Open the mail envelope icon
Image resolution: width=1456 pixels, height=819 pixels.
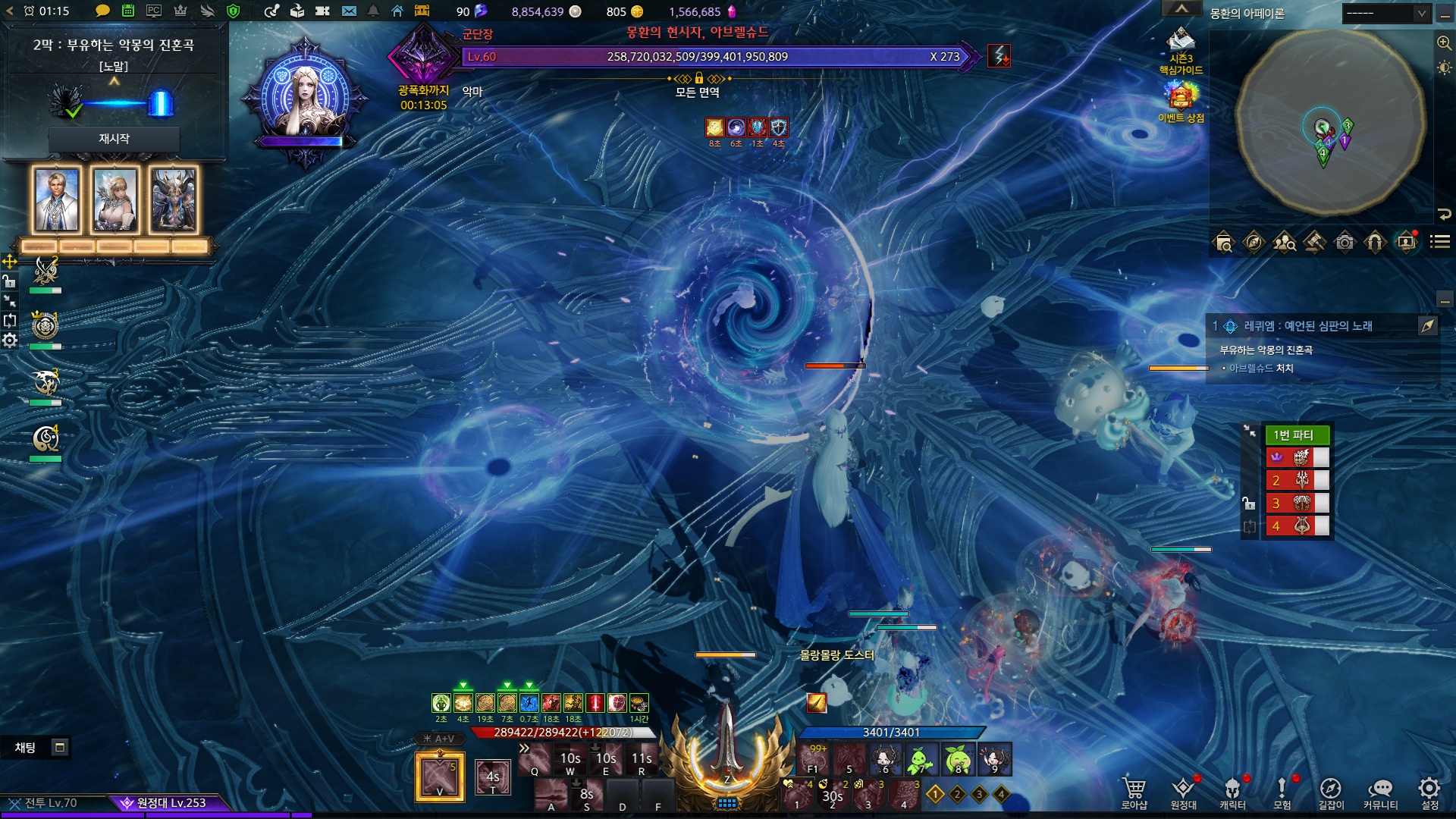[x=349, y=11]
